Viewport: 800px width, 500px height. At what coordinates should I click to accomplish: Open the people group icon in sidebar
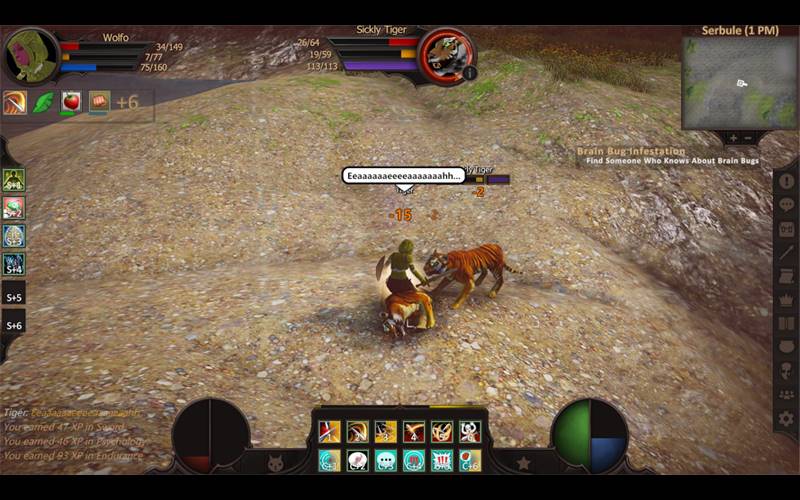click(786, 394)
